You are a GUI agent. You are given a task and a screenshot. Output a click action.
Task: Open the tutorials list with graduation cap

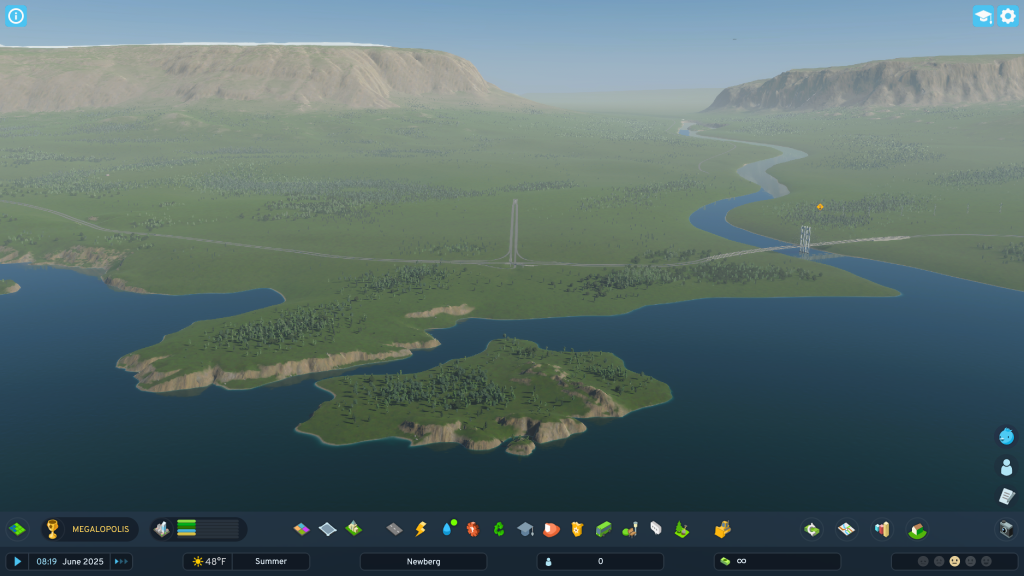point(983,16)
